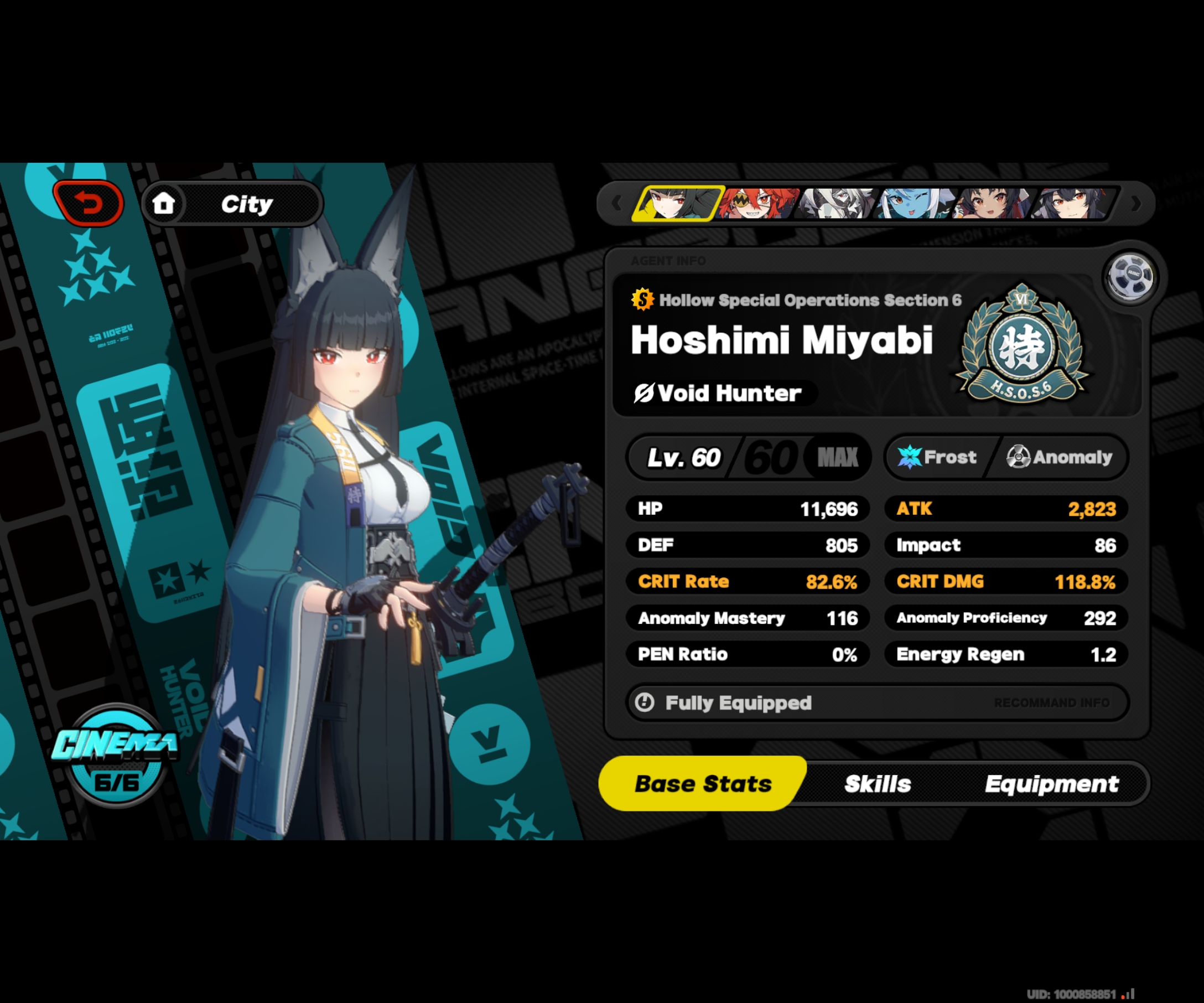Image resolution: width=1204 pixels, height=1003 pixels.
Task: Click the Anomaly specialty icon
Action: (1020, 457)
